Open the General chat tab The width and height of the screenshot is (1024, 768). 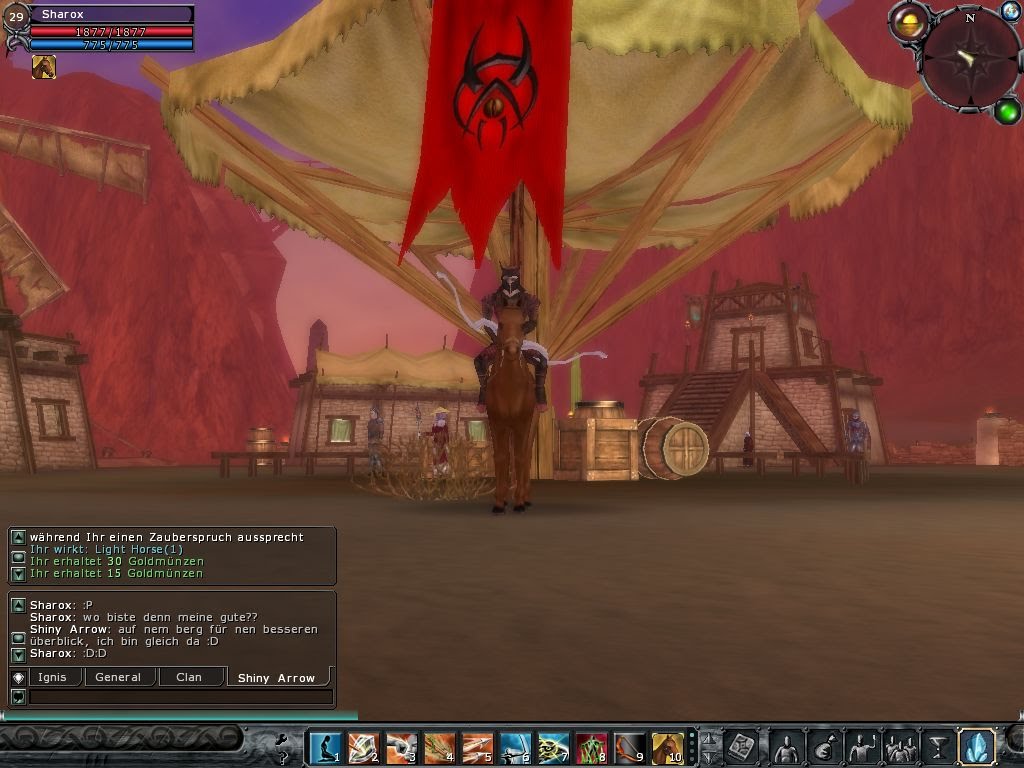coord(118,677)
